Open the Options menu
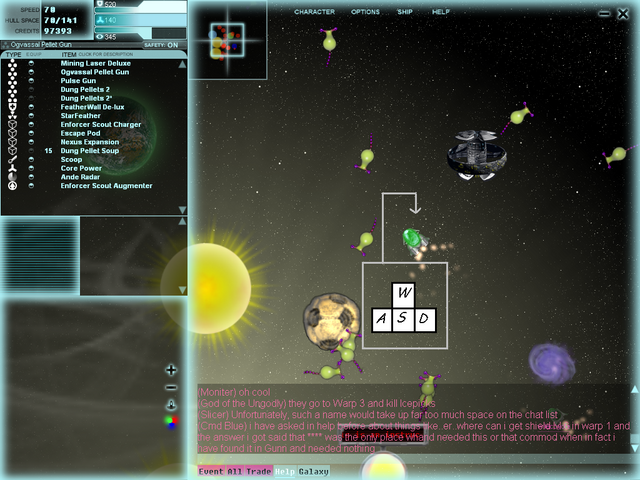The width and height of the screenshot is (640, 480). point(365,12)
